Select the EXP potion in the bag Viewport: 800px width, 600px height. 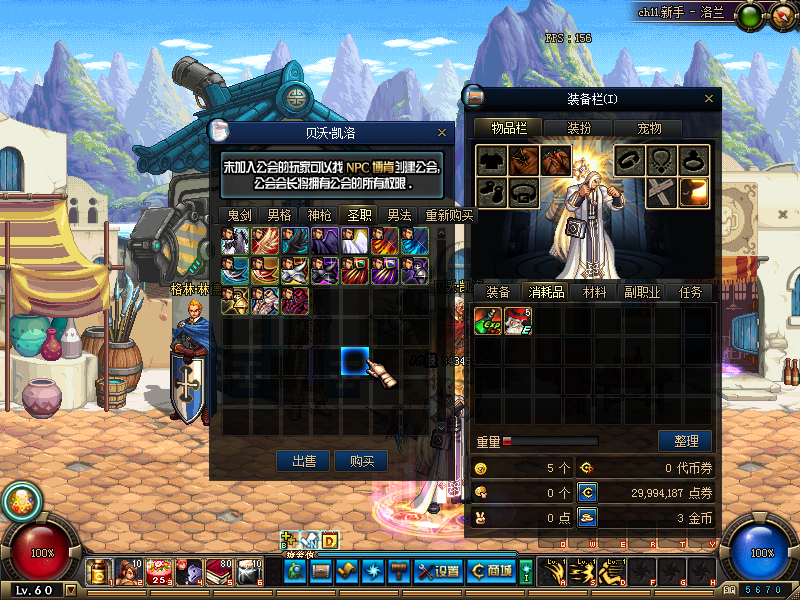point(488,321)
